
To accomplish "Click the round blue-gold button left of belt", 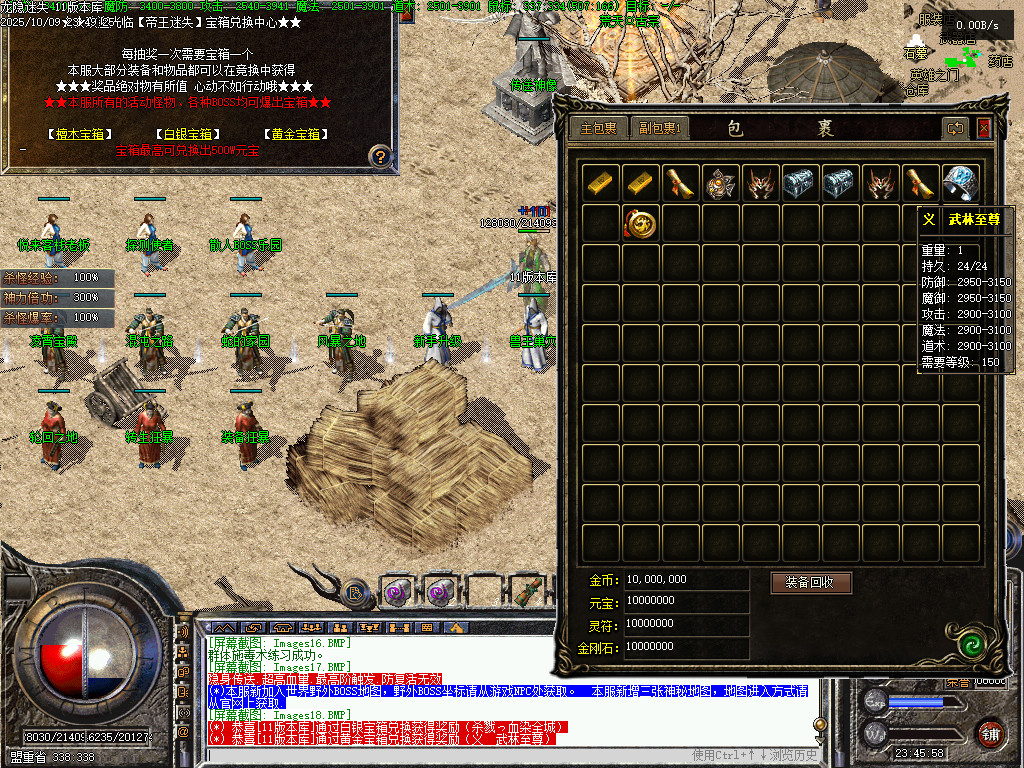I will tap(355, 592).
